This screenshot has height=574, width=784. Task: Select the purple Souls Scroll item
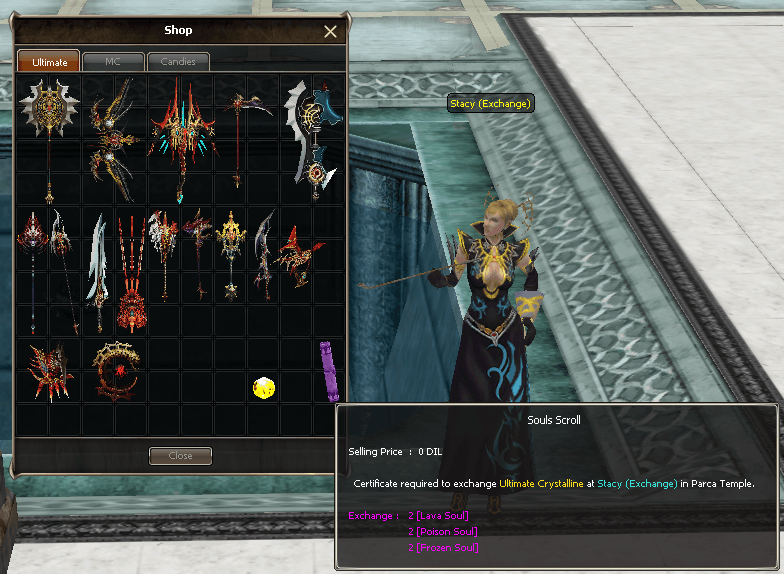point(326,369)
